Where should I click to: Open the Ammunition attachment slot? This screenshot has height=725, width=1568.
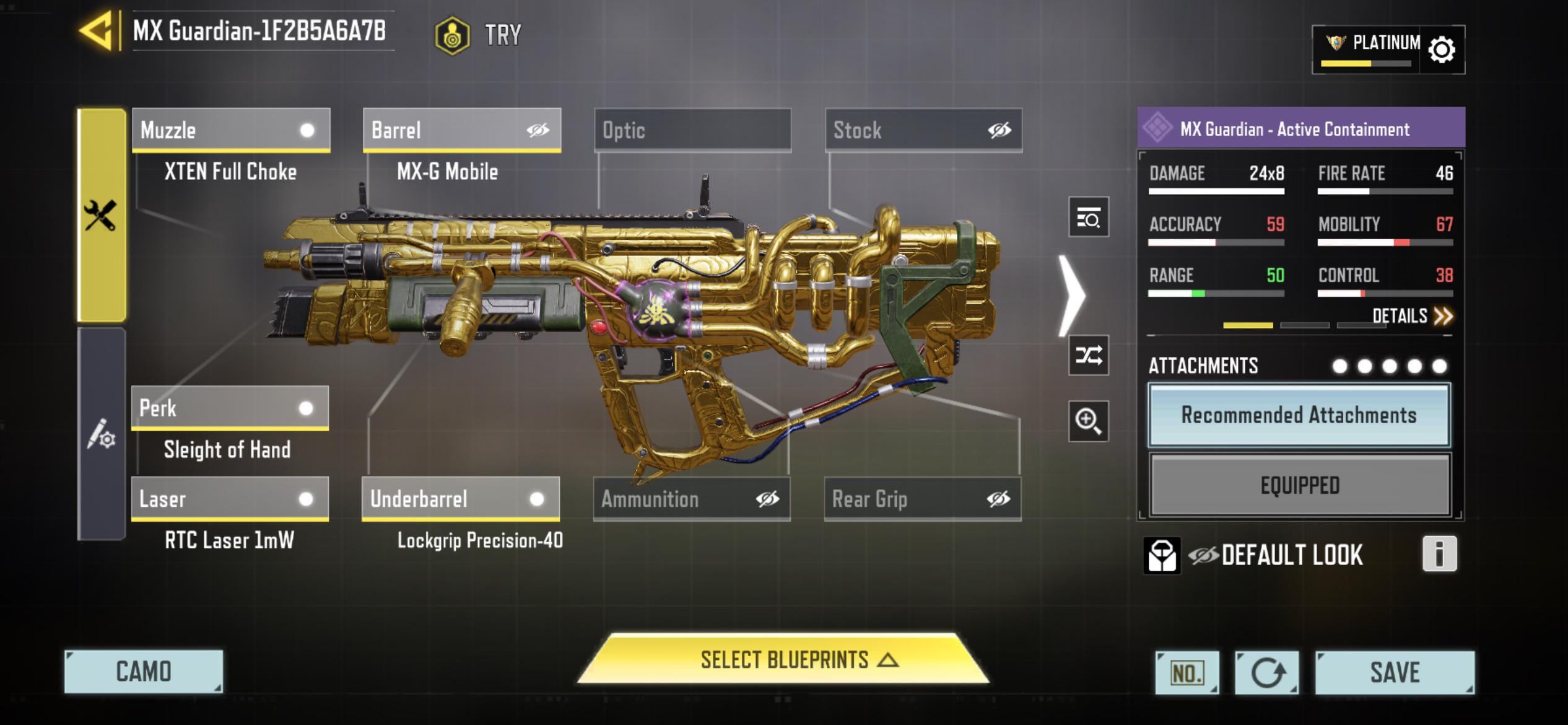coord(692,499)
